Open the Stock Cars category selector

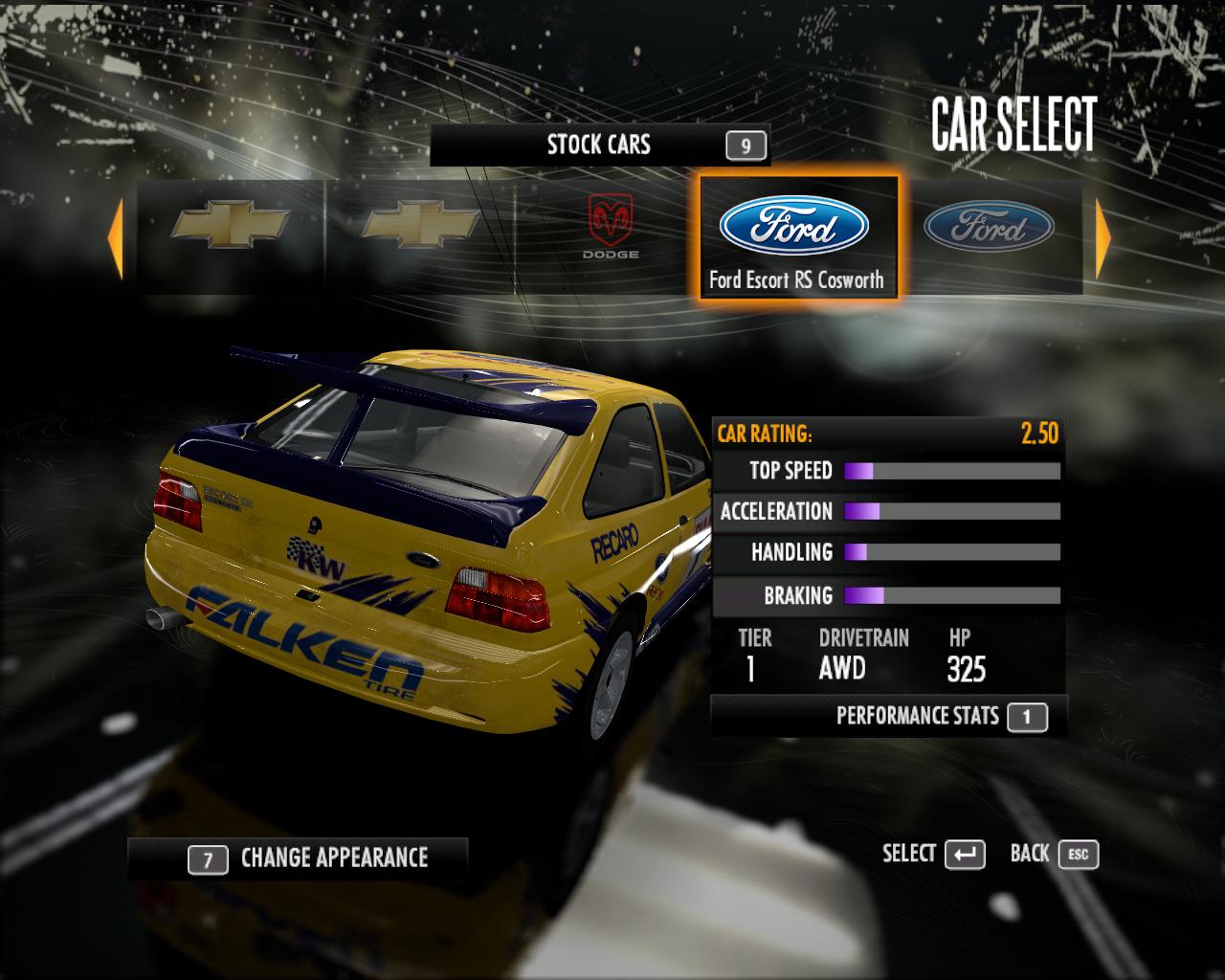click(599, 145)
